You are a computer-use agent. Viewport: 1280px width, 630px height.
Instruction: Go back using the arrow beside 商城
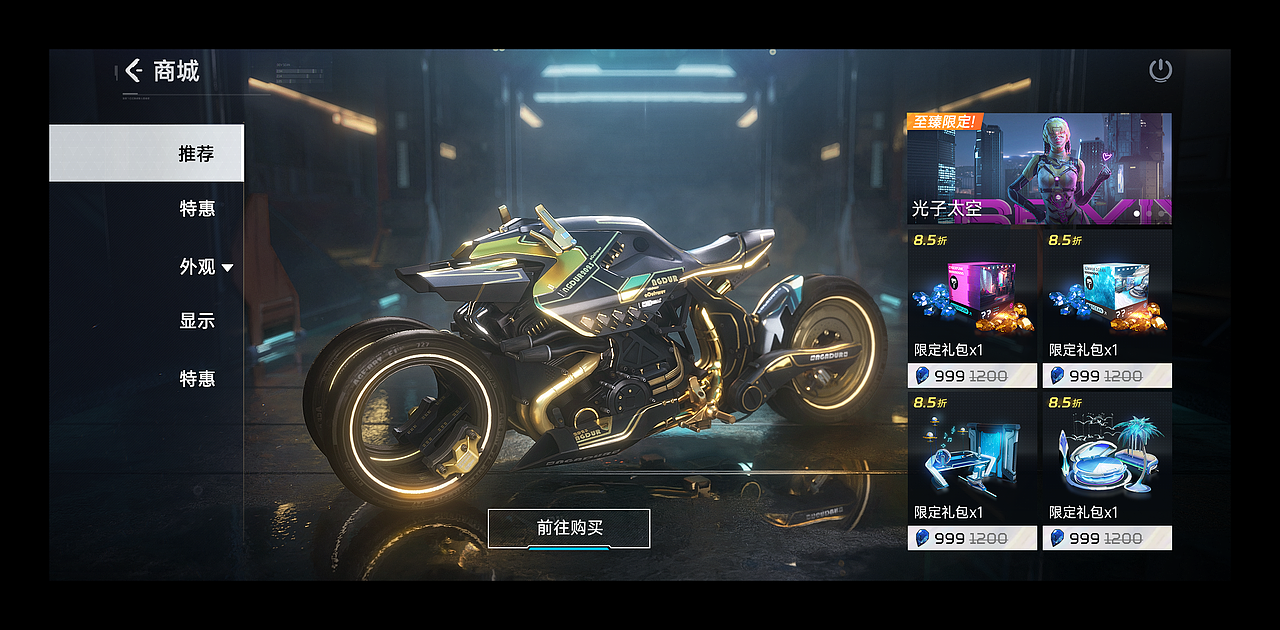[x=134, y=70]
